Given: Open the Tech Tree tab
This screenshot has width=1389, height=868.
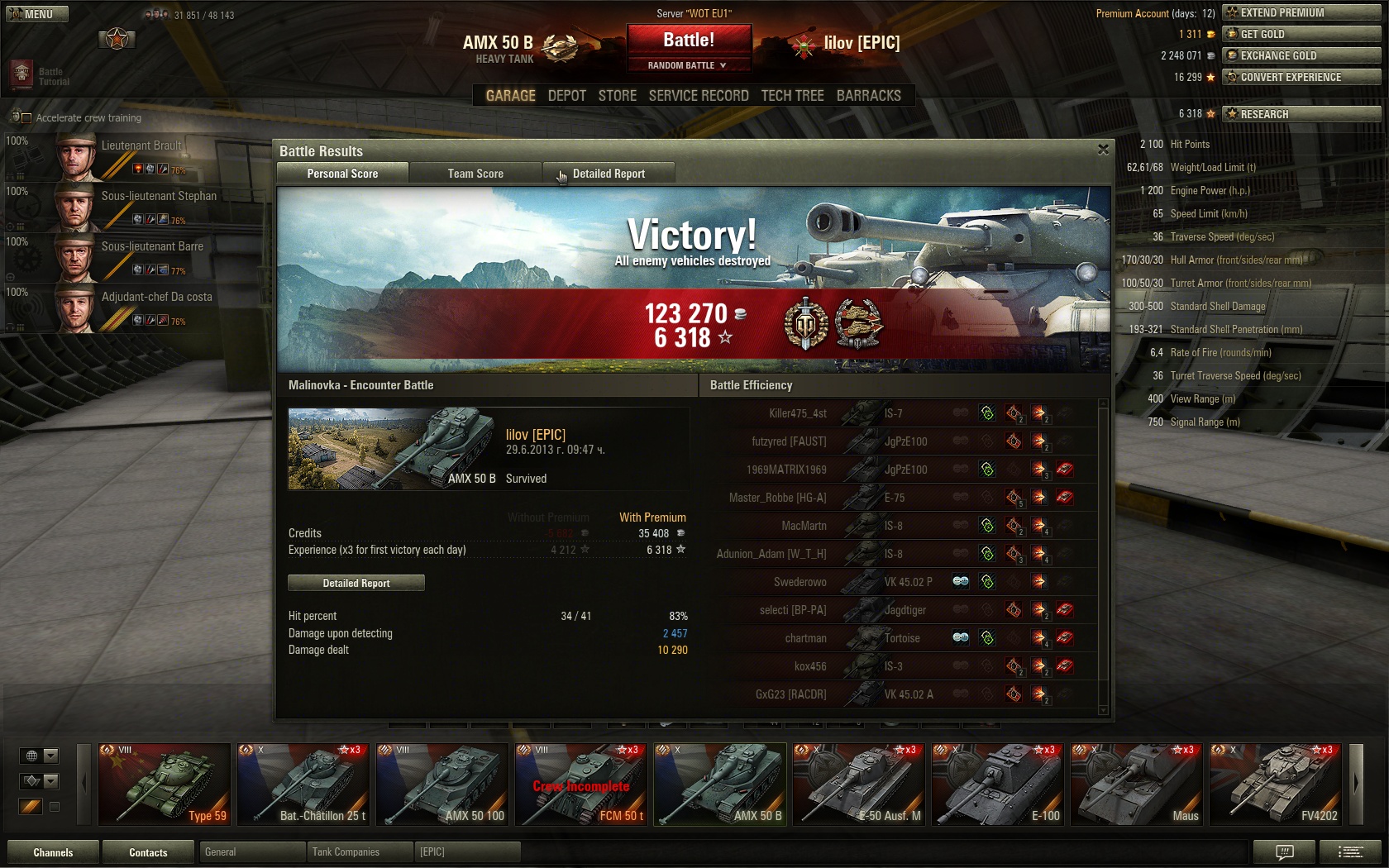Looking at the screenshot, I should [x=792, y=96].
